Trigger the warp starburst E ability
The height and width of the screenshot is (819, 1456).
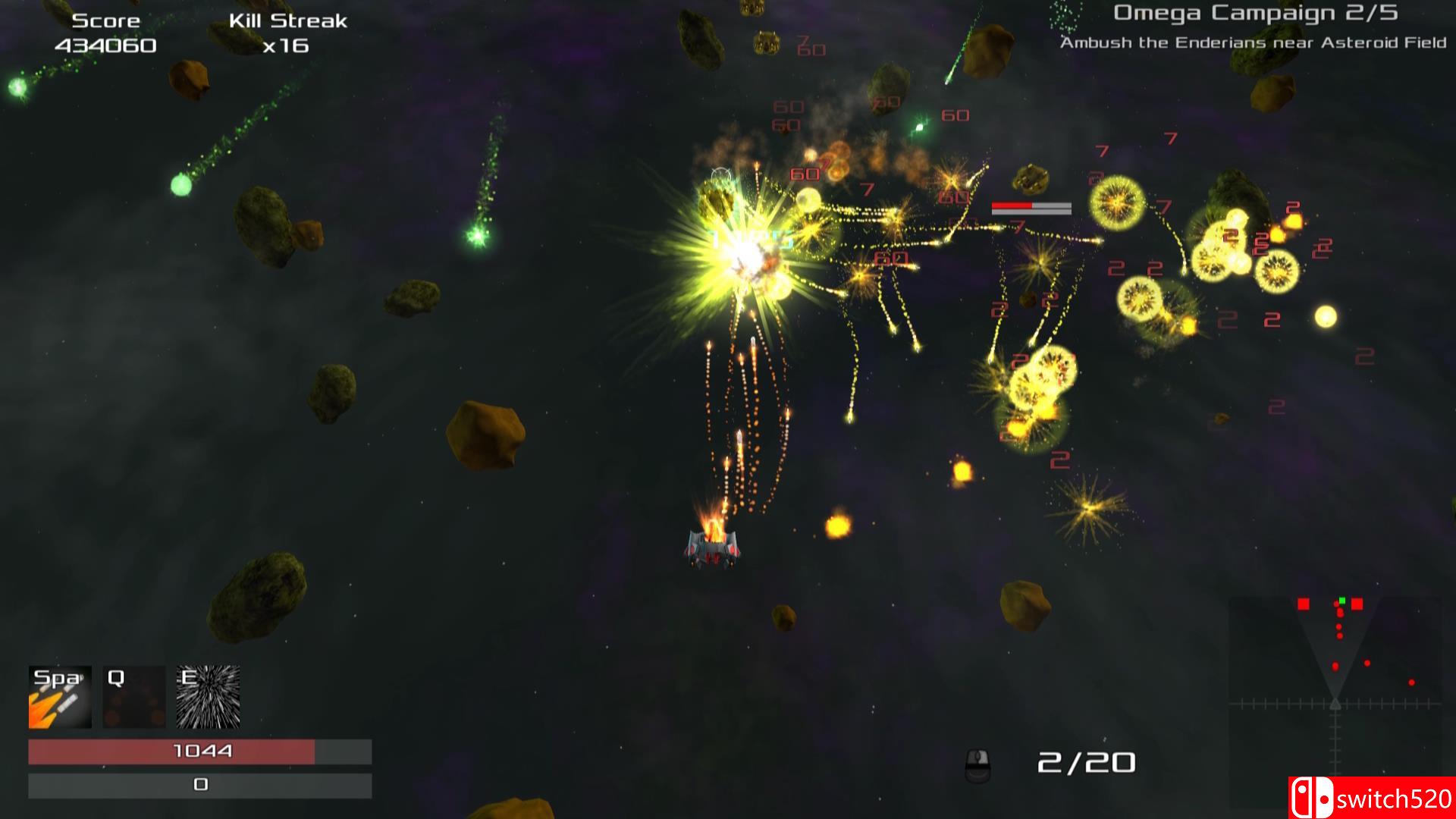coord(209,697)
